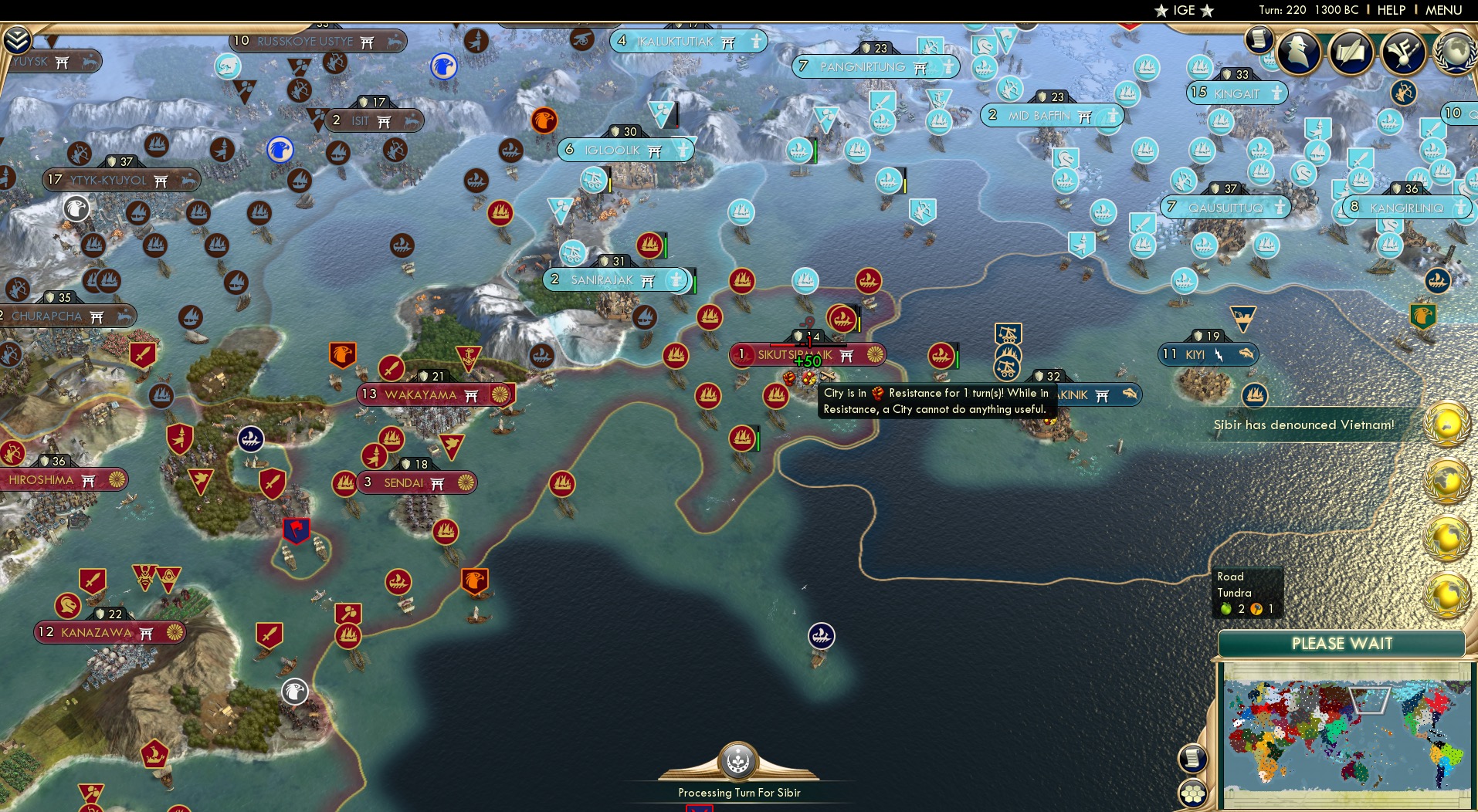Open the HELP menu item
Viewport: 1478px width, 812px height.
[x=1390, y=10]
